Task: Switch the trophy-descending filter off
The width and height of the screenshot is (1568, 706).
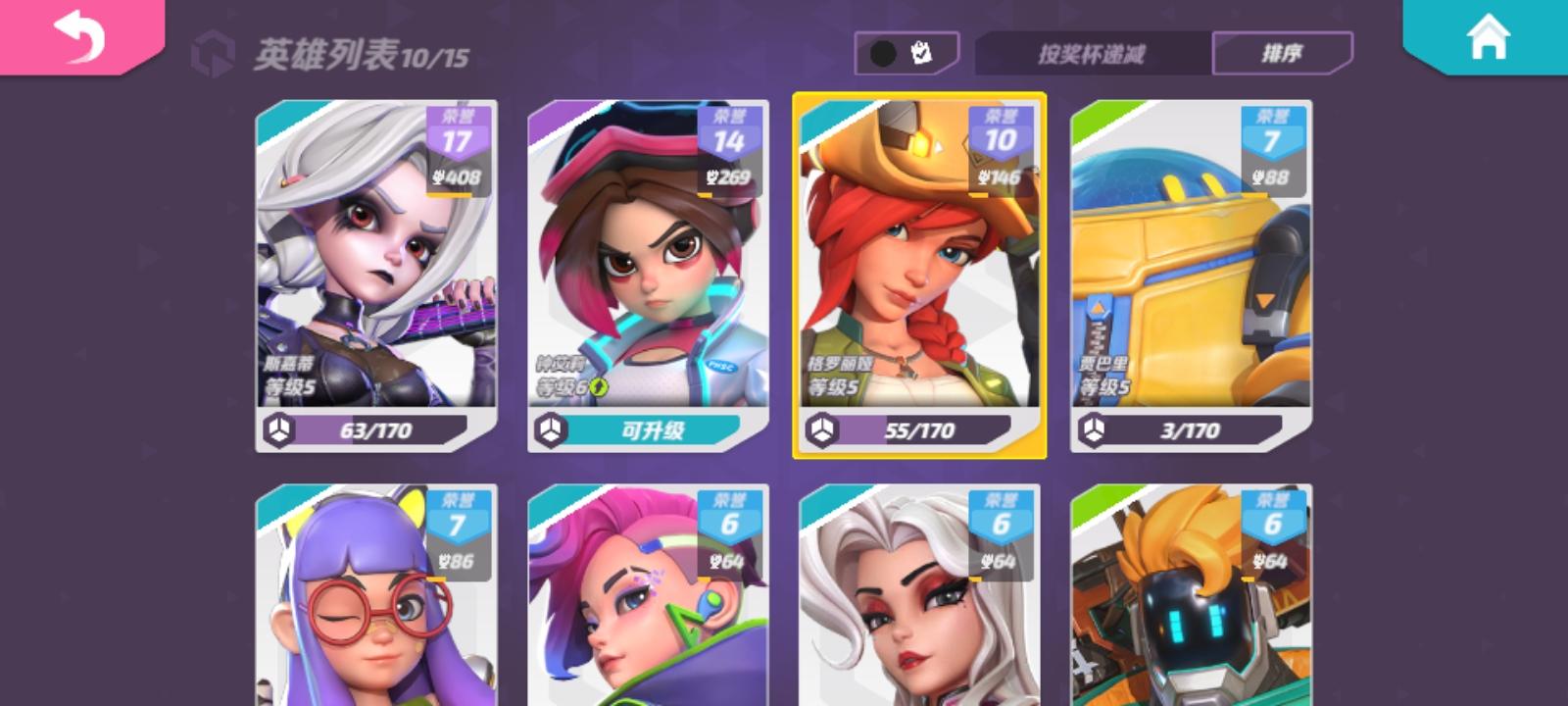Action: [x=1092, y=55]
